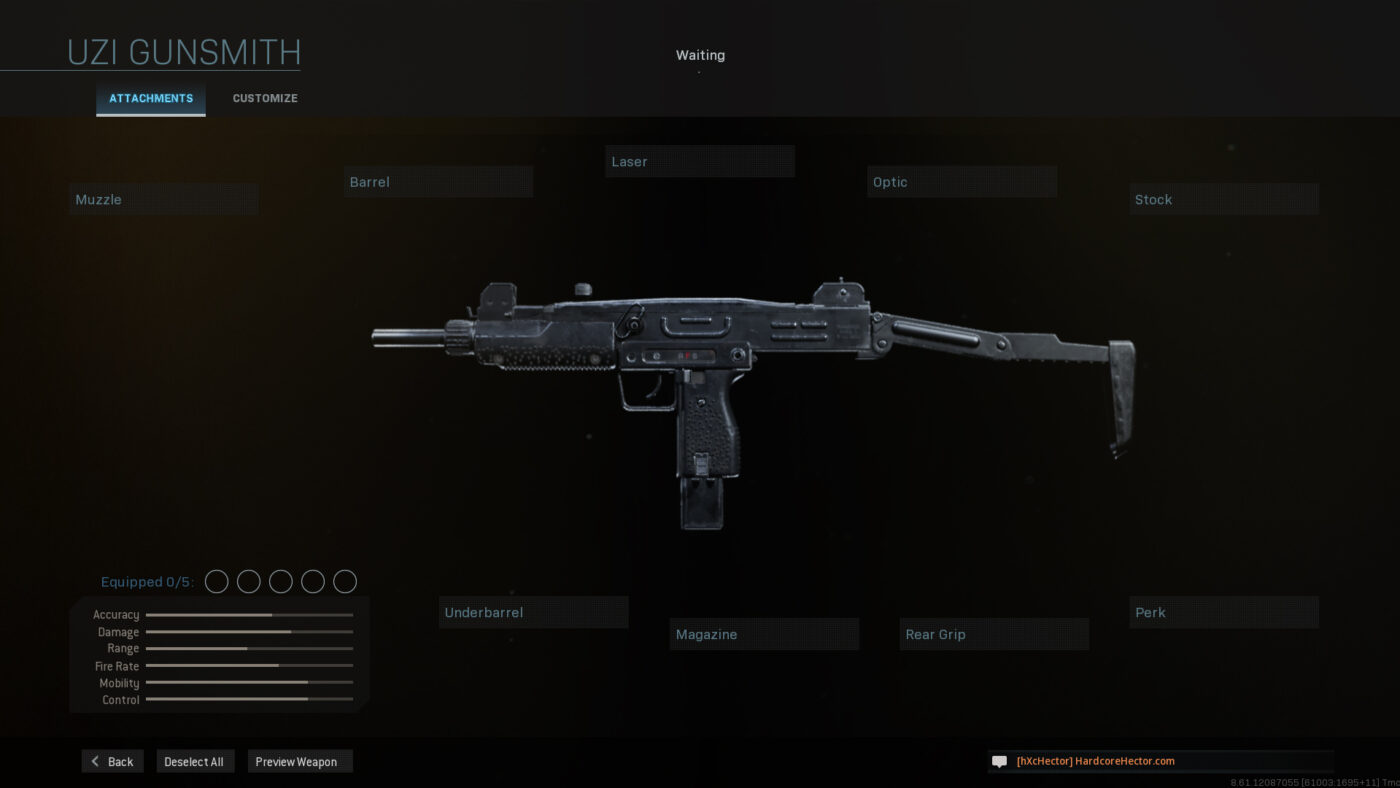The width and height of the screenshot is (1400, 788).
Task: Select the first equipped attachment circle
Action: pos(216,581)
